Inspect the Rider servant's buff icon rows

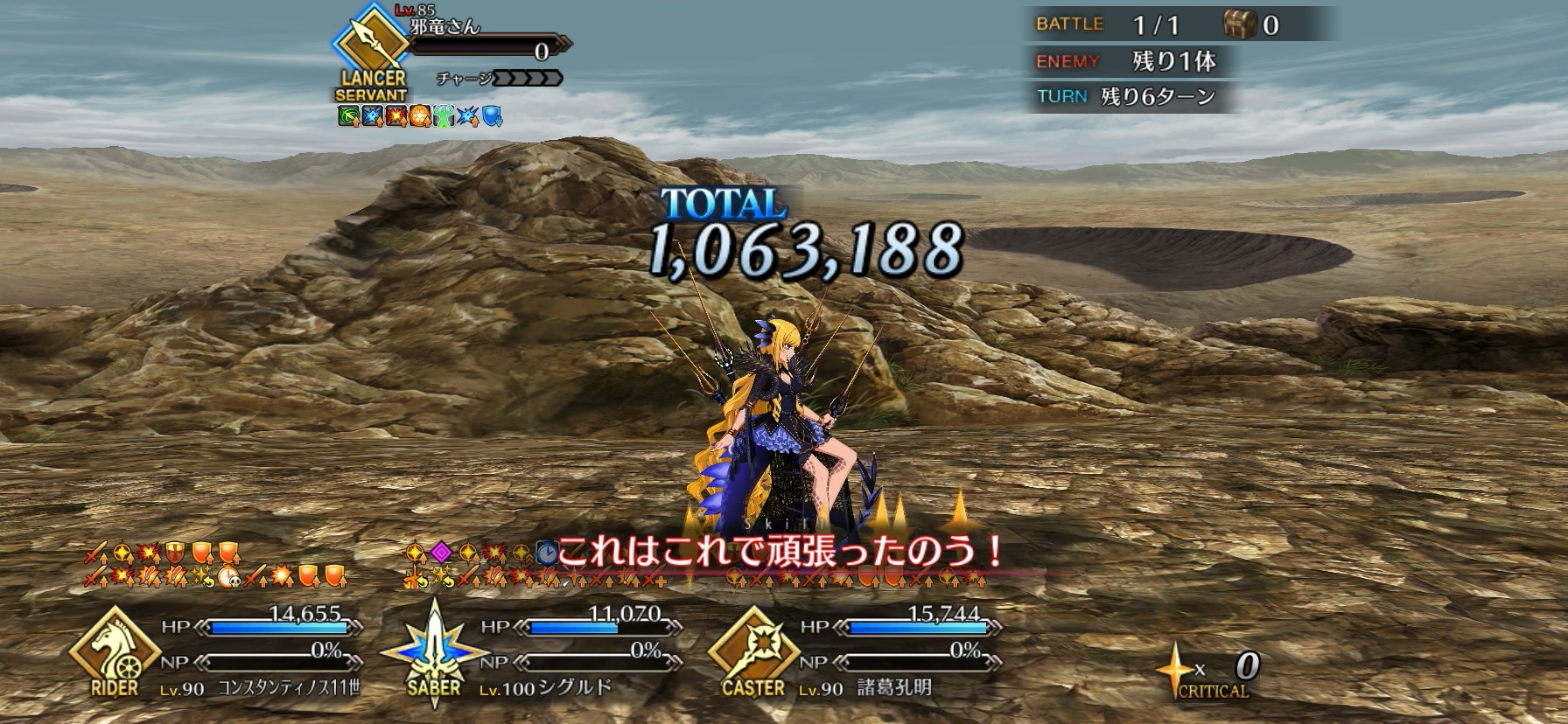[x=215, y=565]
